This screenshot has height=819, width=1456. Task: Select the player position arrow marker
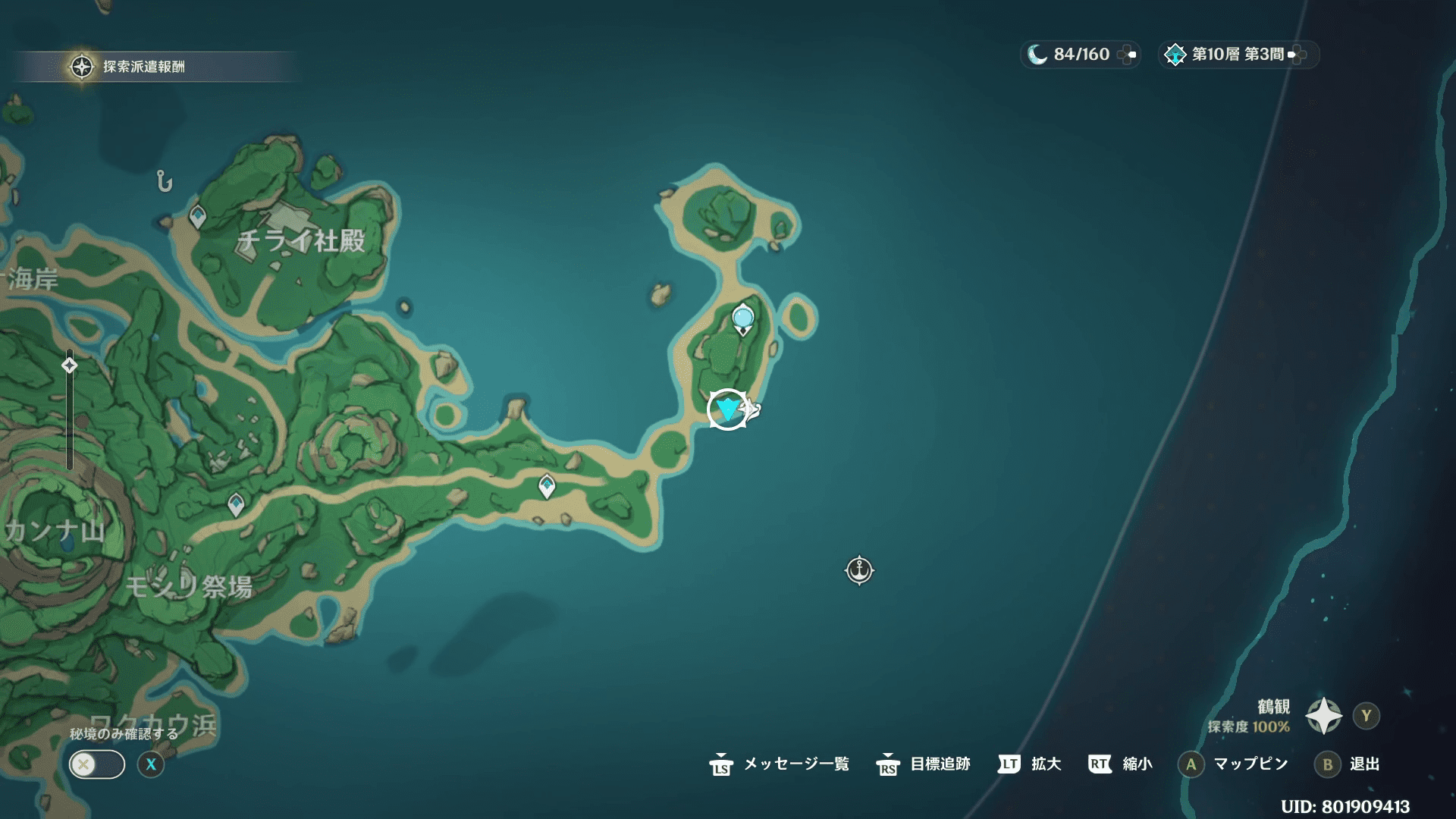pos(728,409)
